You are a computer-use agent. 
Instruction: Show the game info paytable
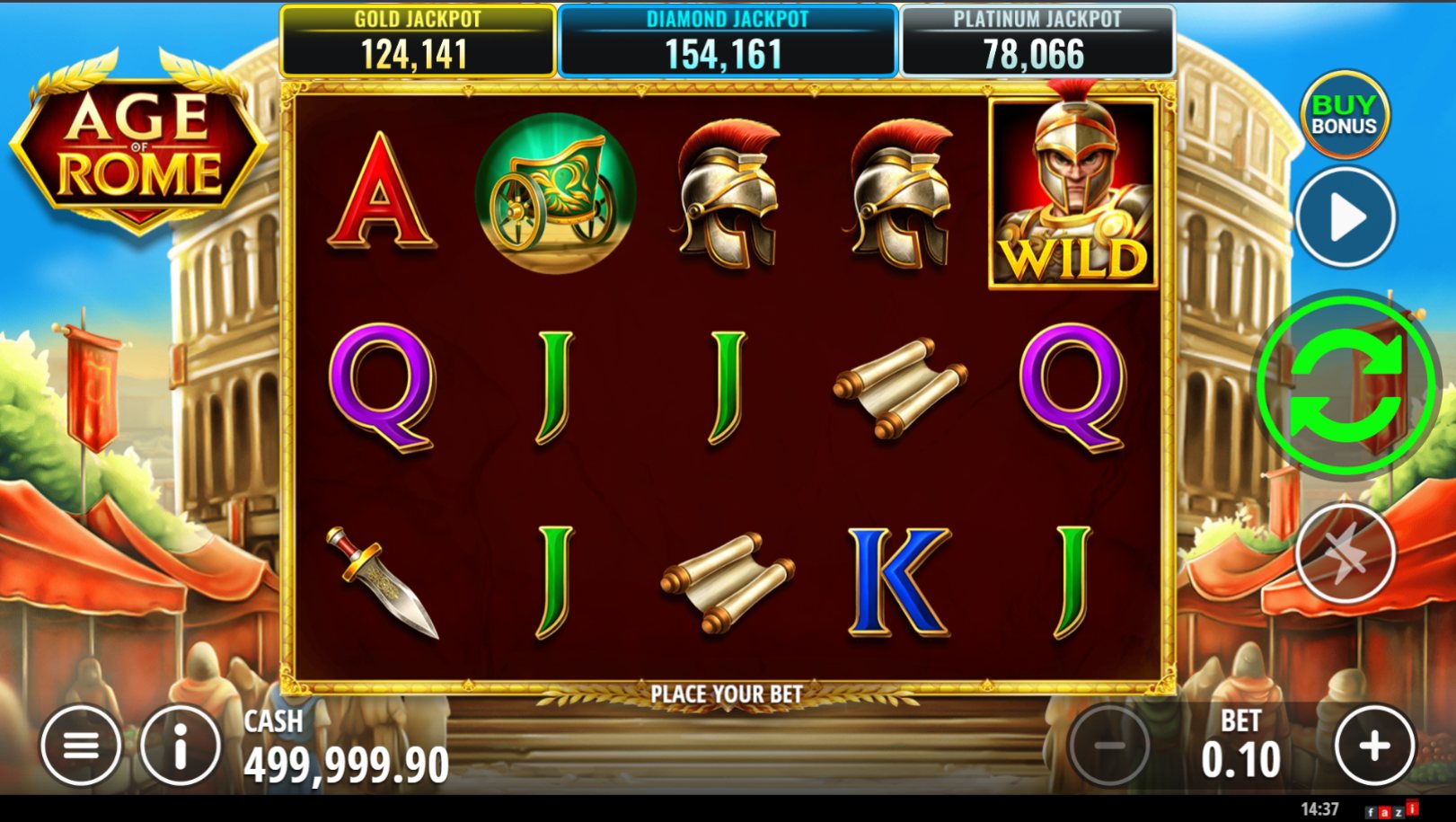(181, 746)
